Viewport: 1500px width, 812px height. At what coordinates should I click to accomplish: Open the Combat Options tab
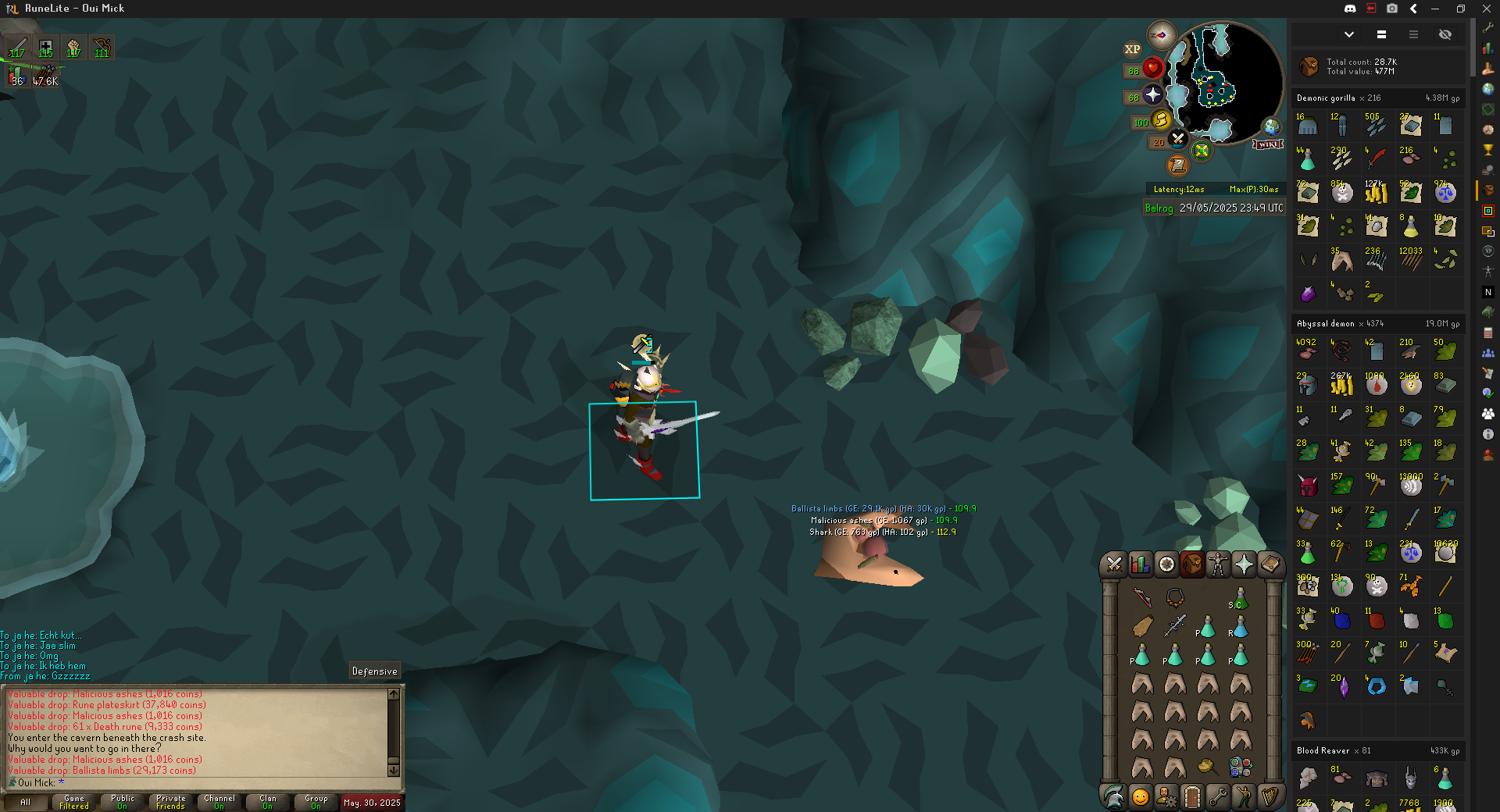pos(1114,564)
